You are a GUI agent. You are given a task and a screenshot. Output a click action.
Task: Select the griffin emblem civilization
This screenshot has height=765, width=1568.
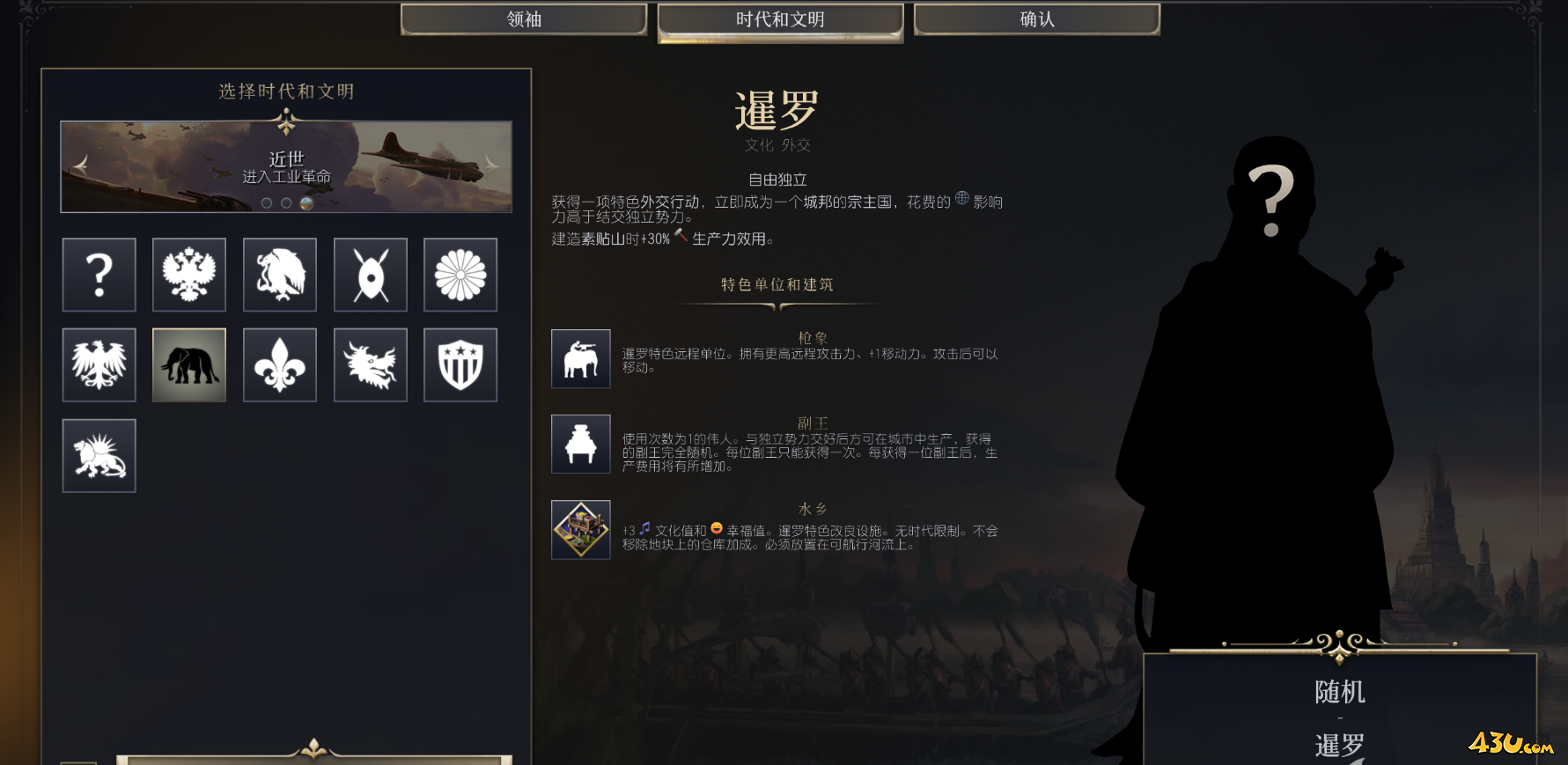[280, 275]
